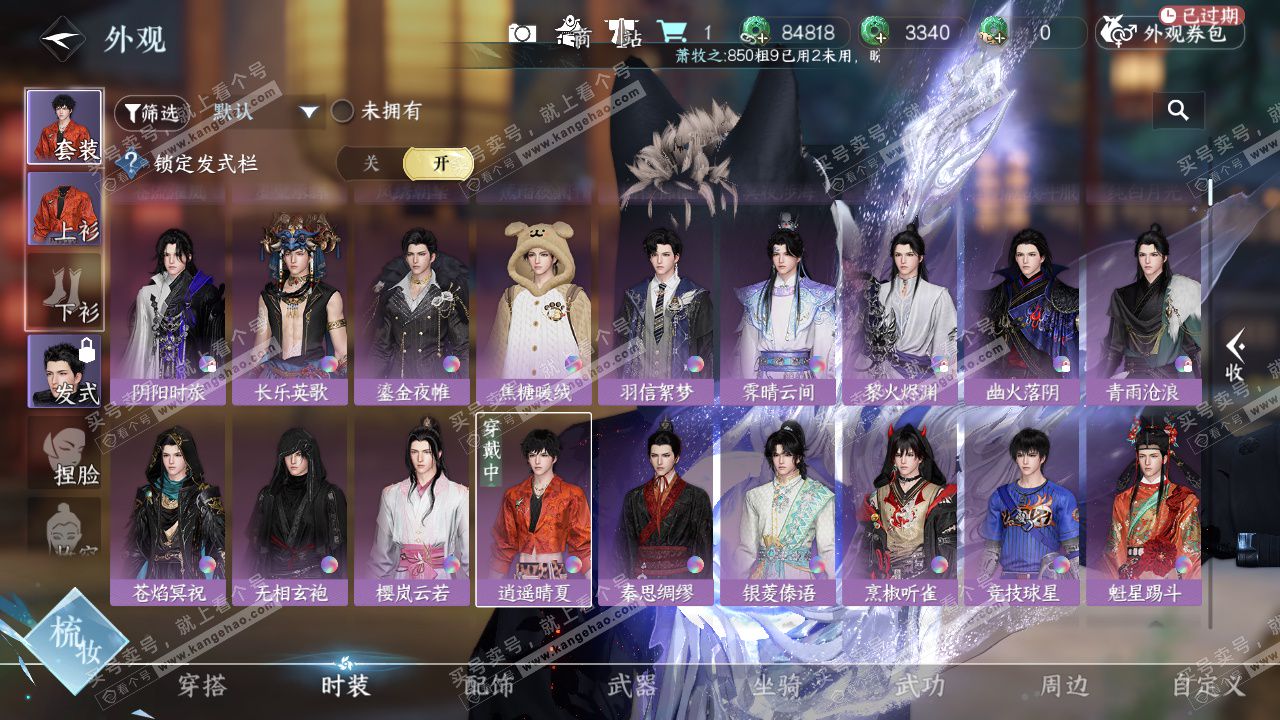Choose the 烹椒听雀 outfit

[x=899, y=505]
